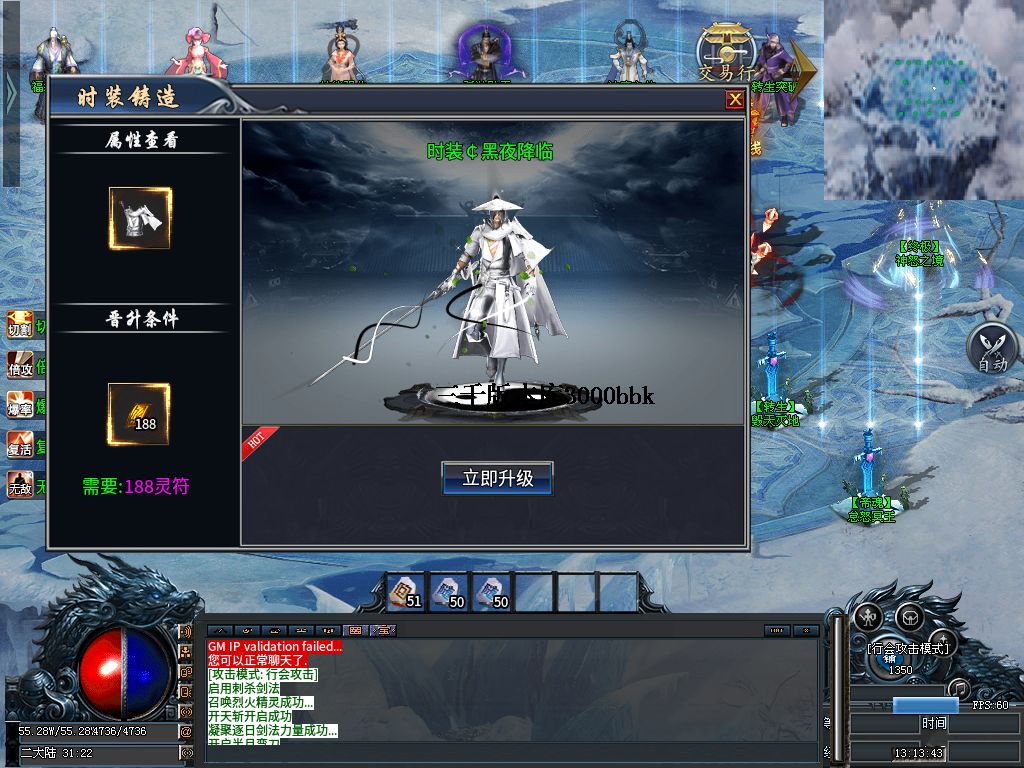This screenshot has width=1024, height=768.
Task: Activate the 复活 buff icon
Action: click(20, 444)
